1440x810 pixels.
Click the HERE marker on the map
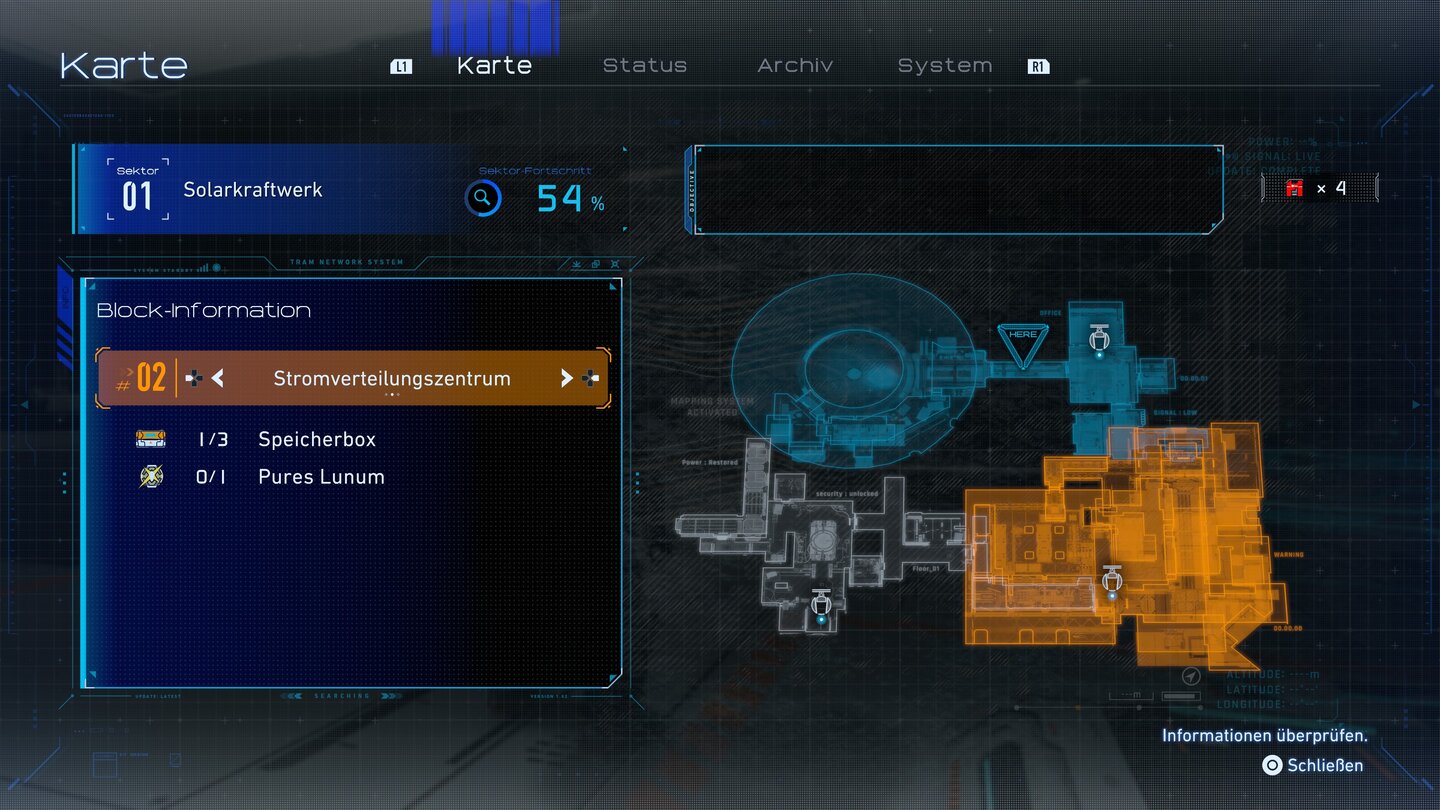click(x=1023, y=340)
